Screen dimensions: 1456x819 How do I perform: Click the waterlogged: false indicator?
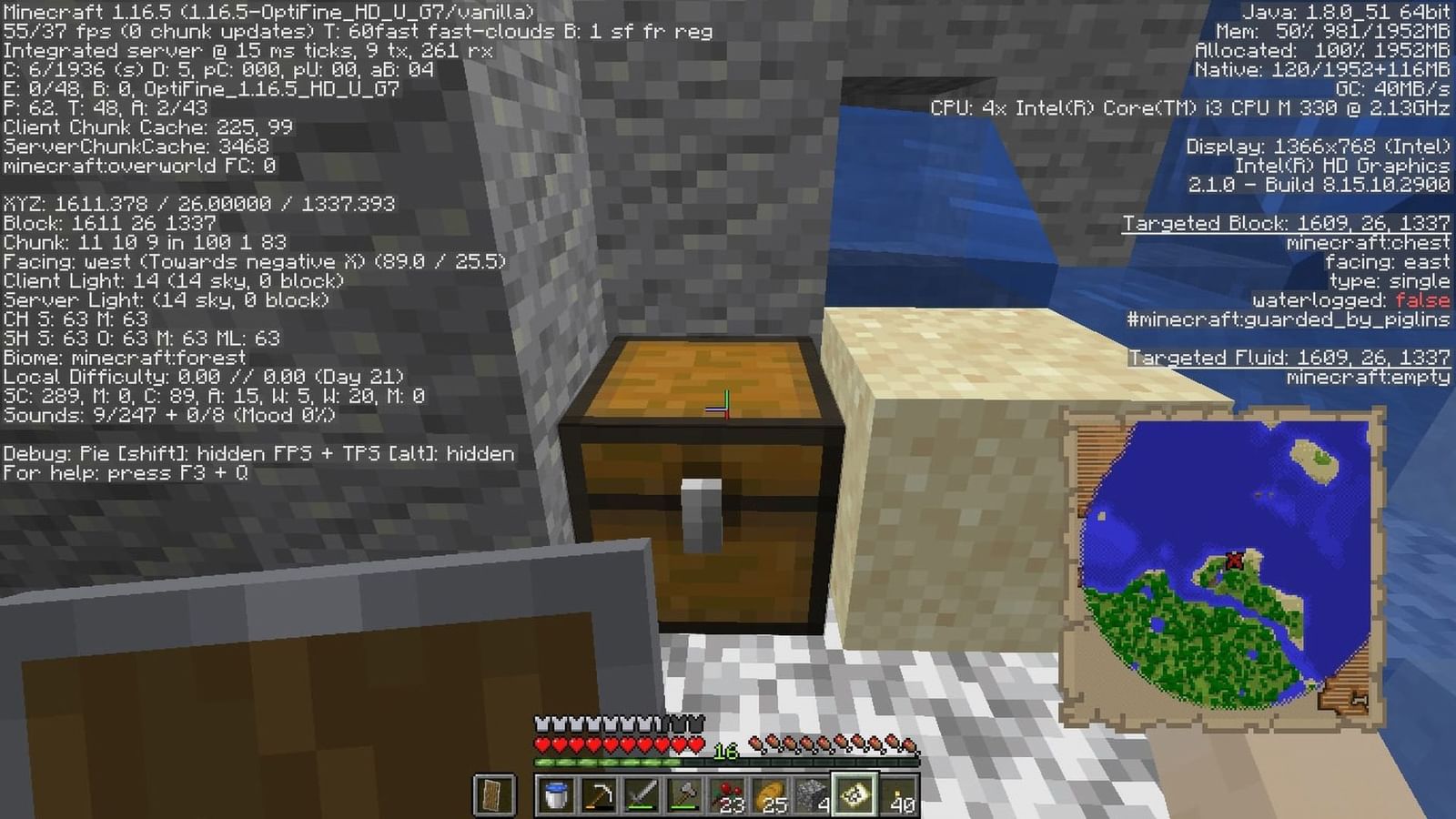click(1350, 299)
